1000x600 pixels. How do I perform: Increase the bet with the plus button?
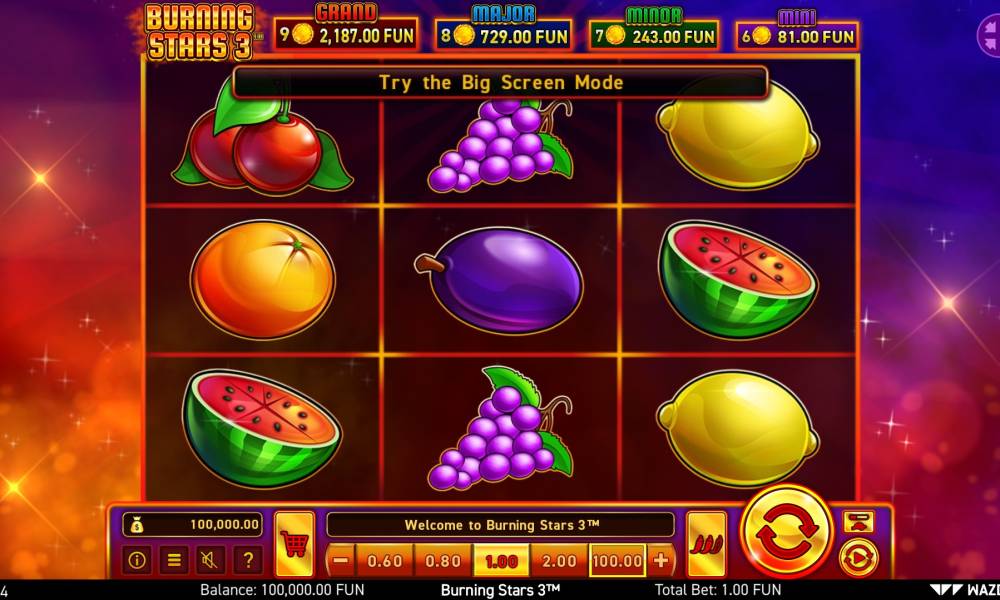[x=661, y=561]
